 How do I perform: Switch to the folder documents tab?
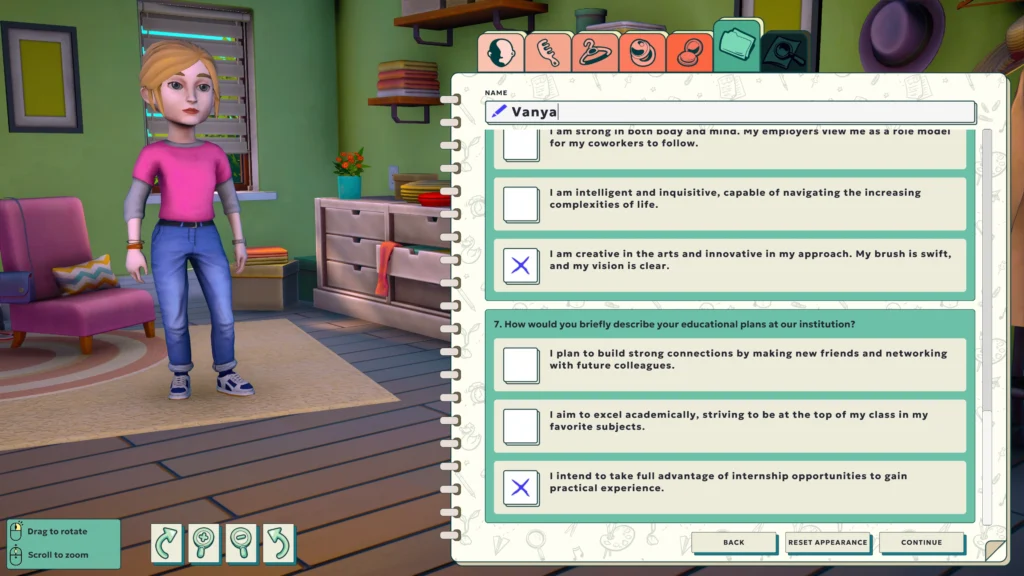coord(737,47)
